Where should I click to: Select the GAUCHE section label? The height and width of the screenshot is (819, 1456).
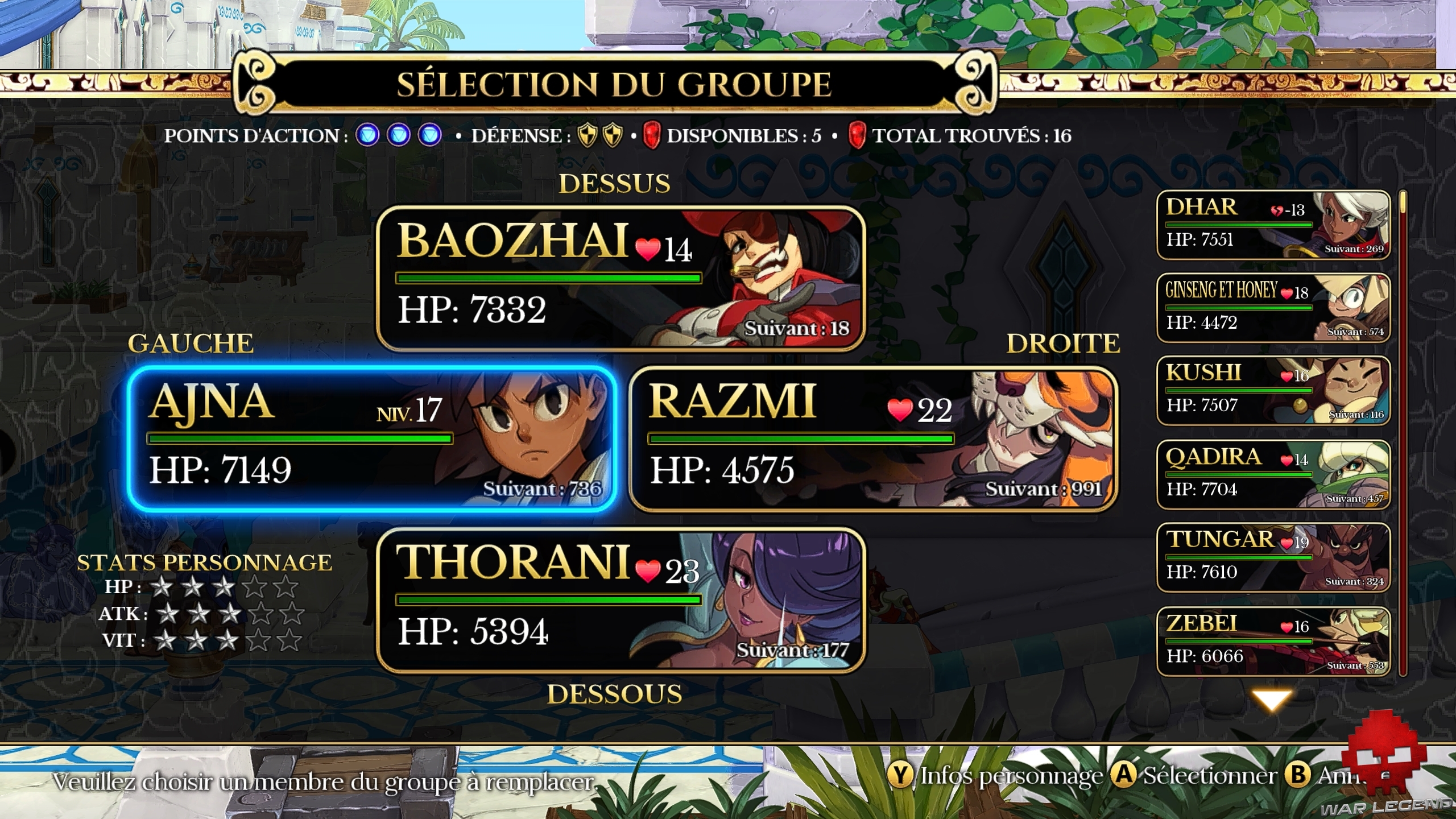192,343
